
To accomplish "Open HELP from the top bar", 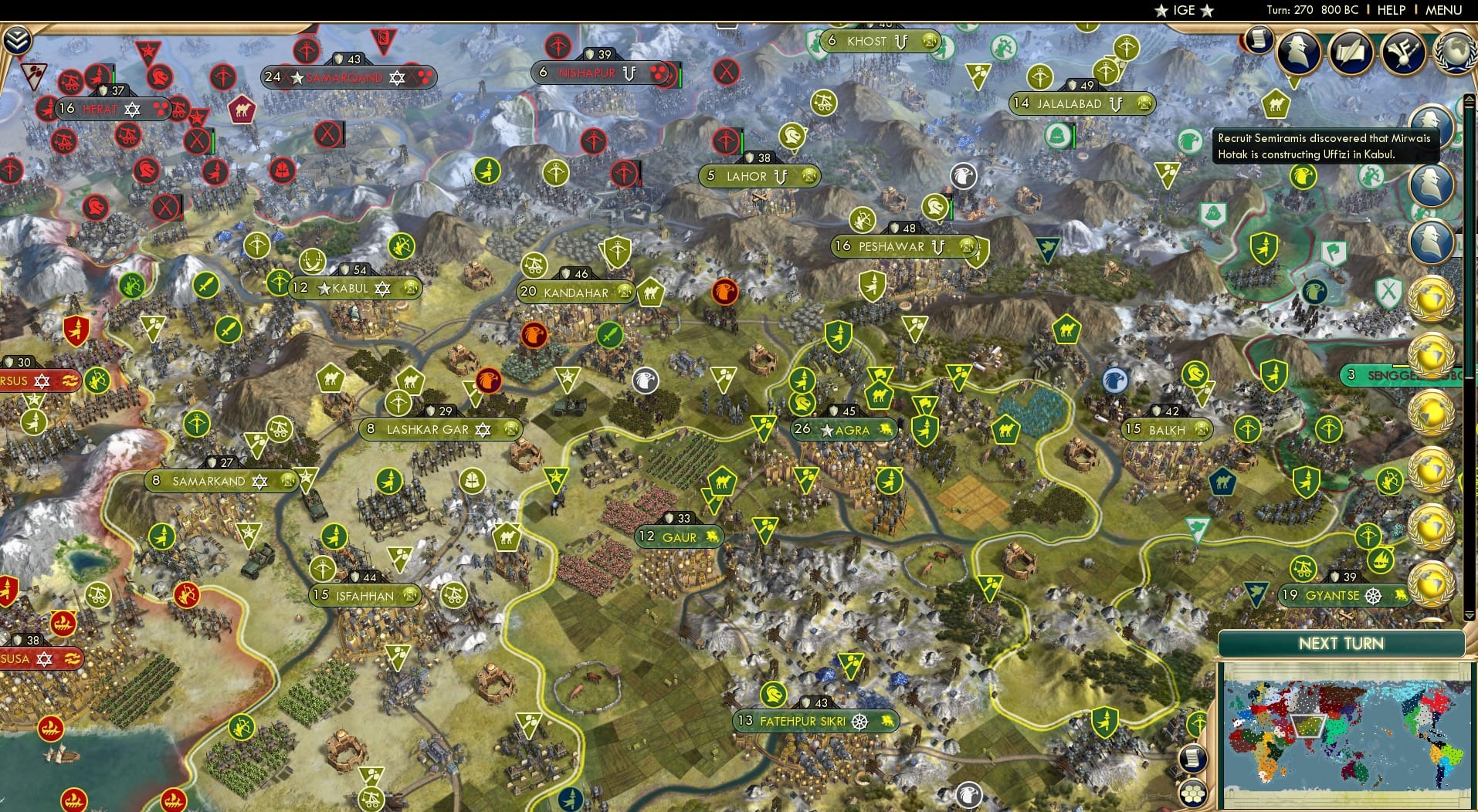I will pyautogui.click(x=1390, y=11).
